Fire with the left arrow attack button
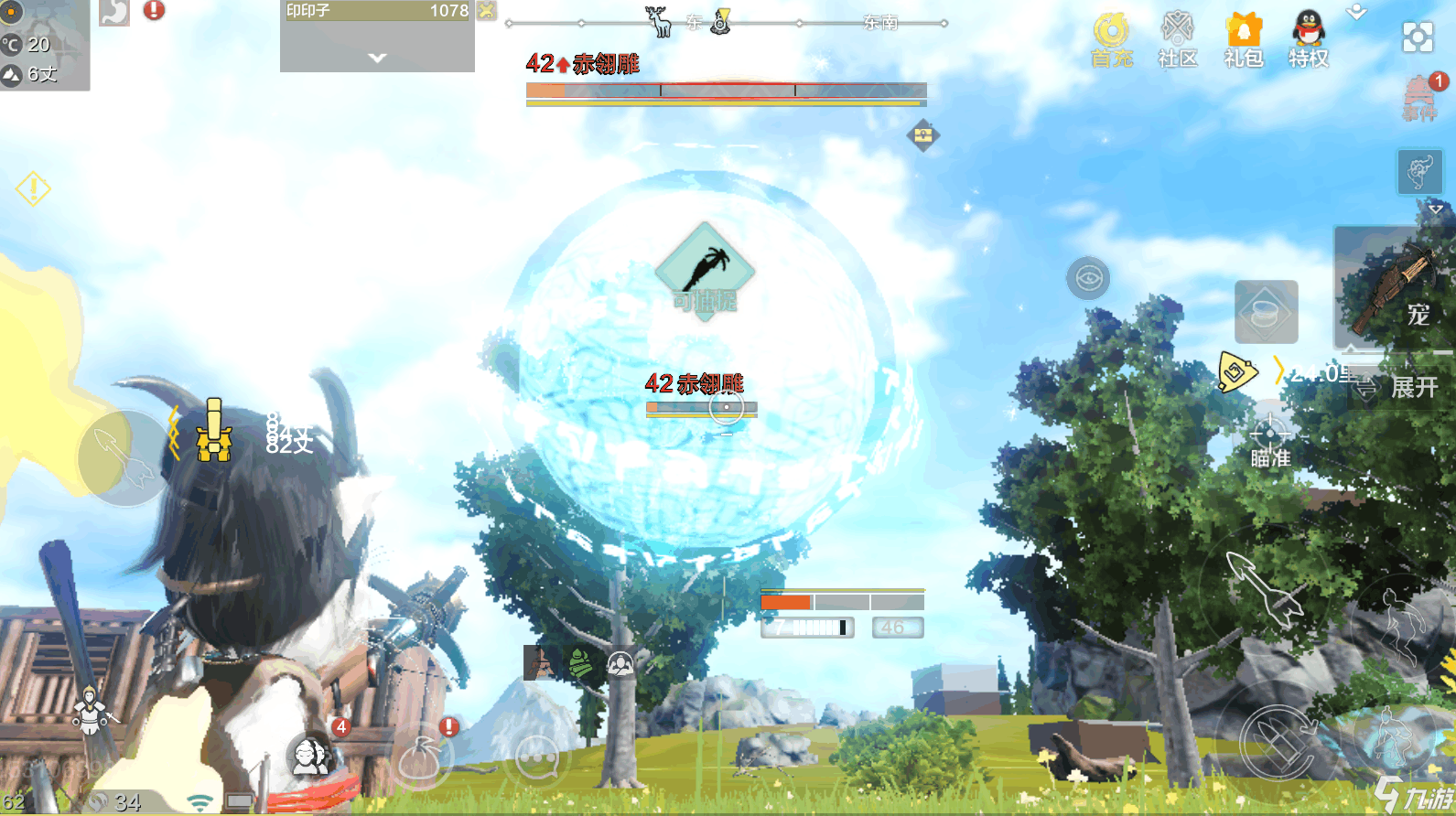1456x816 pixels. (x=124, y=457)
